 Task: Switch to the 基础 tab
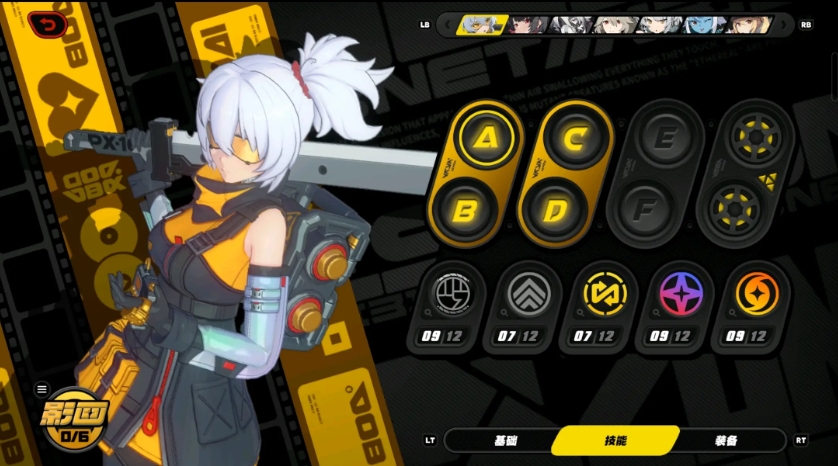pyautogui.click(x=506, y=440)
